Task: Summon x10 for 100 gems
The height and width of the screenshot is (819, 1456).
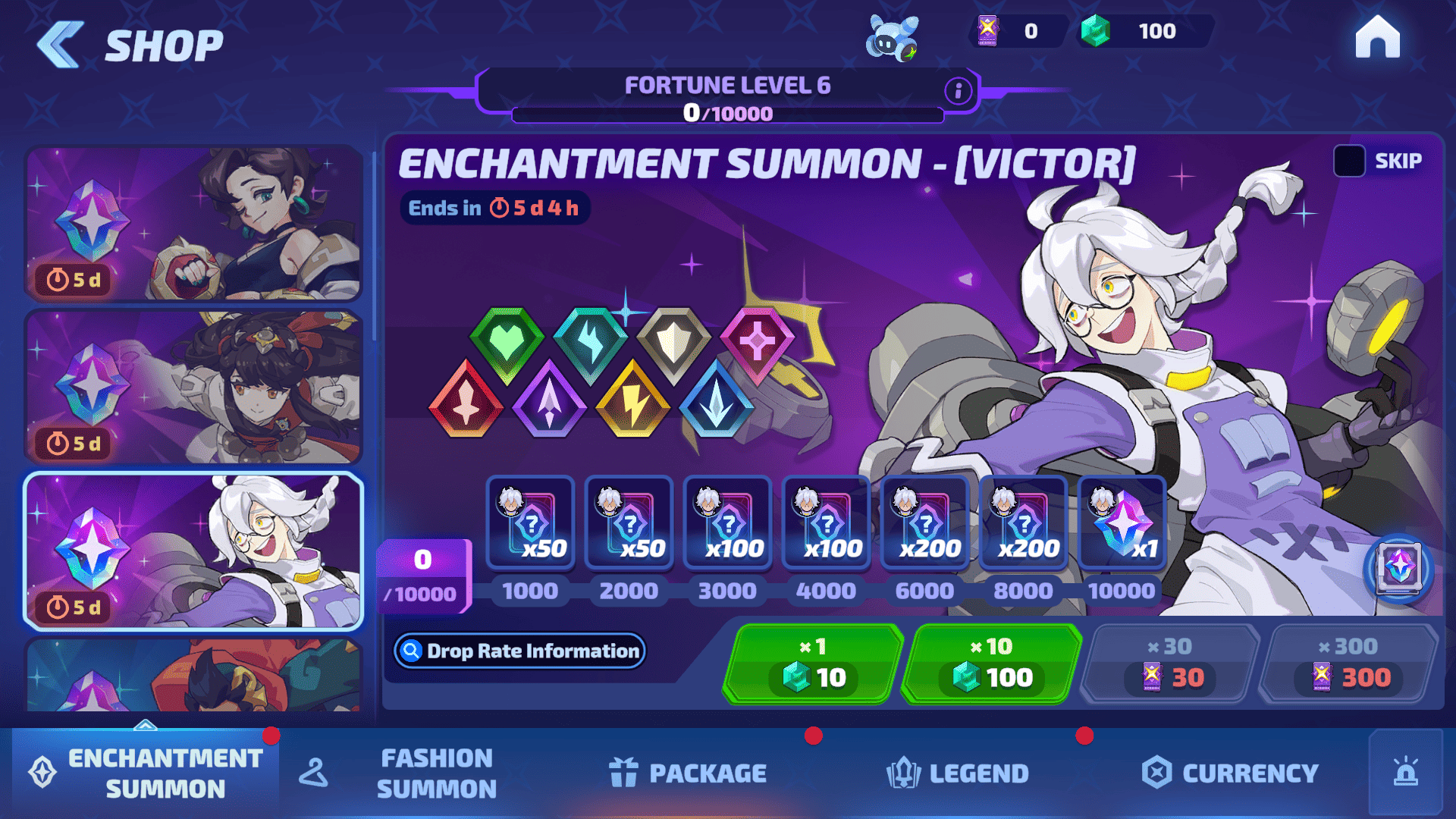Action: [992, 664]
